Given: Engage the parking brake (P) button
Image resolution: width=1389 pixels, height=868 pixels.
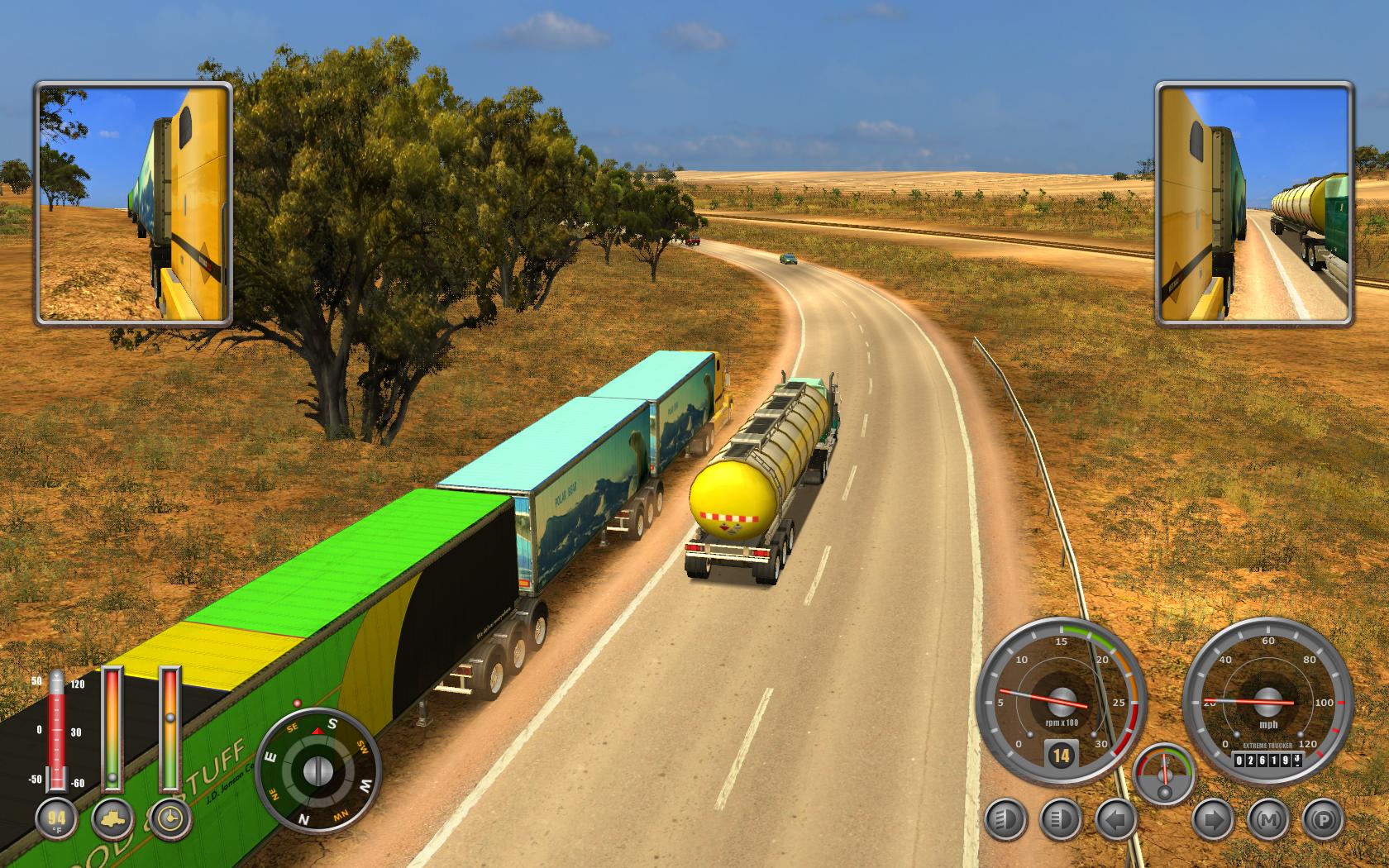Looking at the screenshot, I should (1323, 821).
